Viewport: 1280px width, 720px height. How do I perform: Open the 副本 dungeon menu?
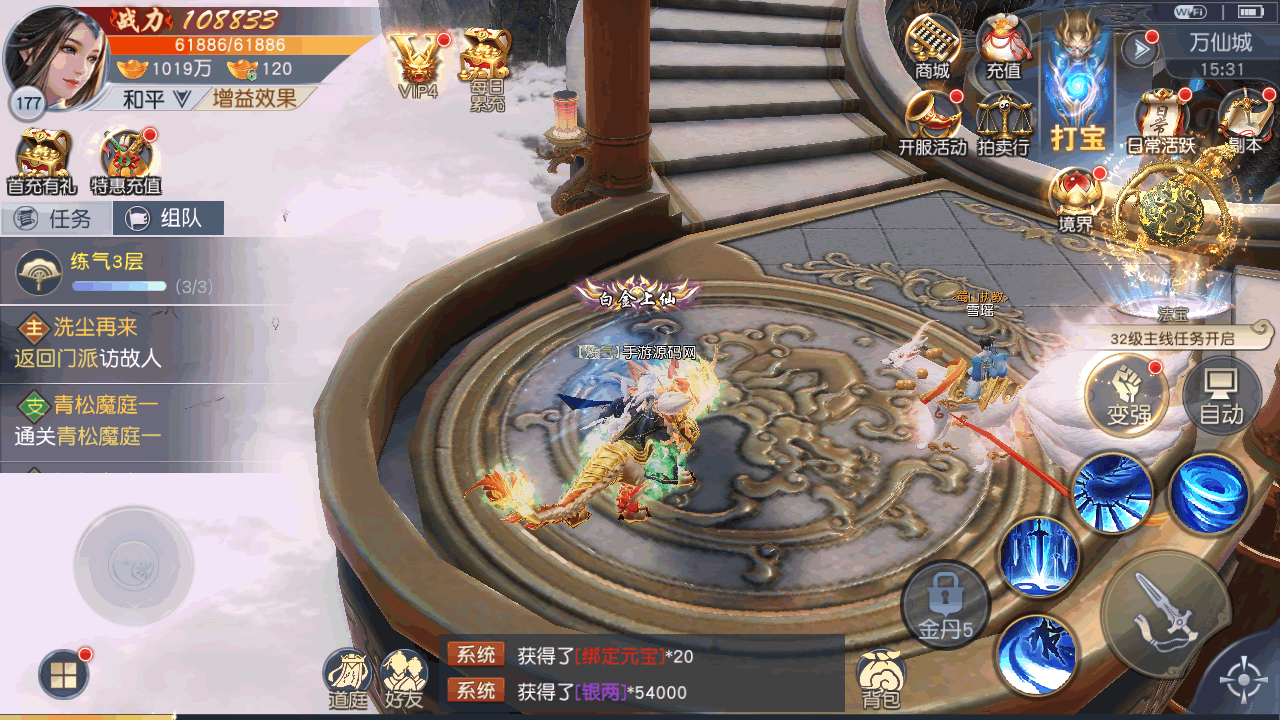coord(1244,121)
